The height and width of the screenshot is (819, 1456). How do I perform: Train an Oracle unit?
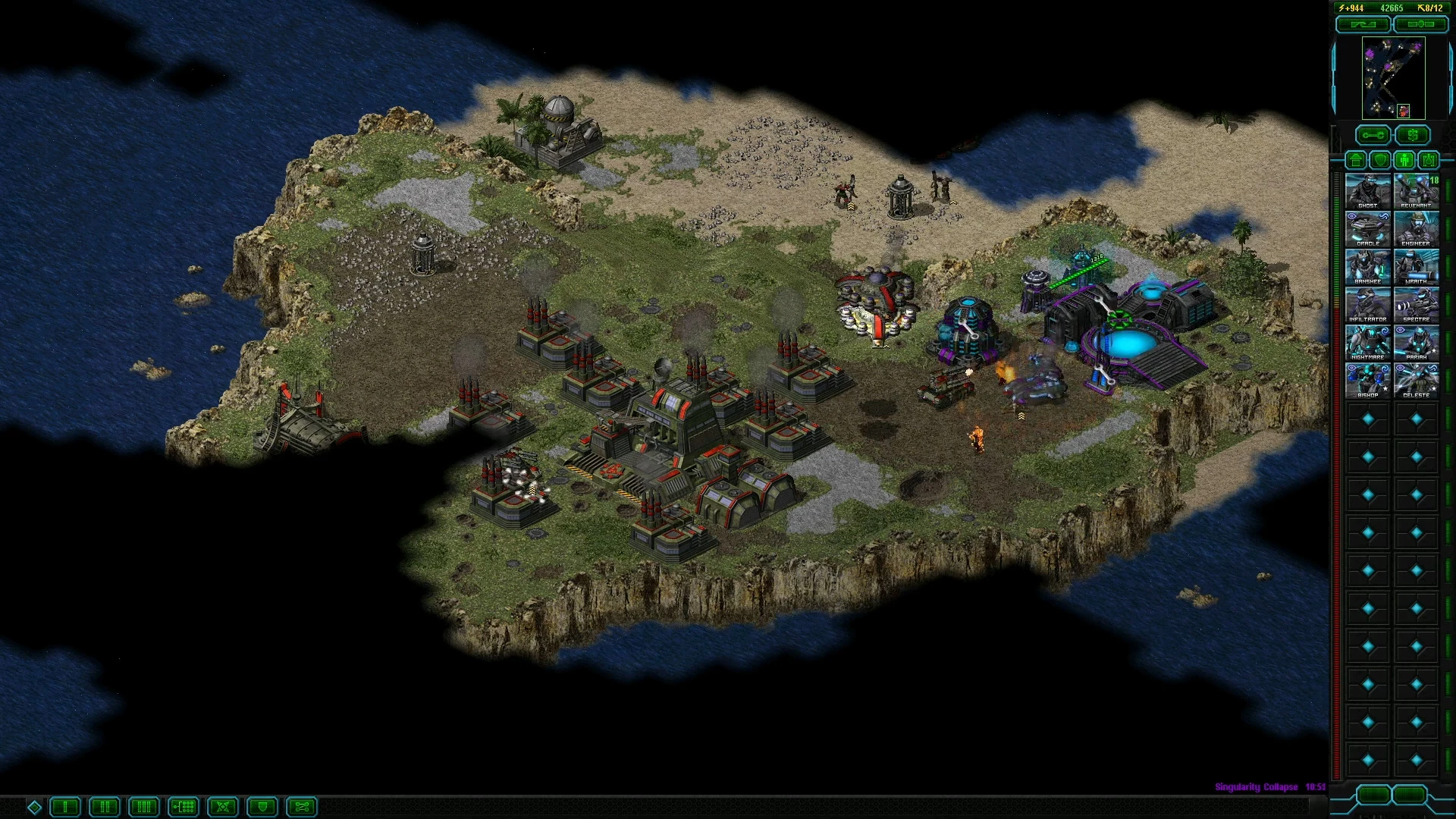(1368, 228)
